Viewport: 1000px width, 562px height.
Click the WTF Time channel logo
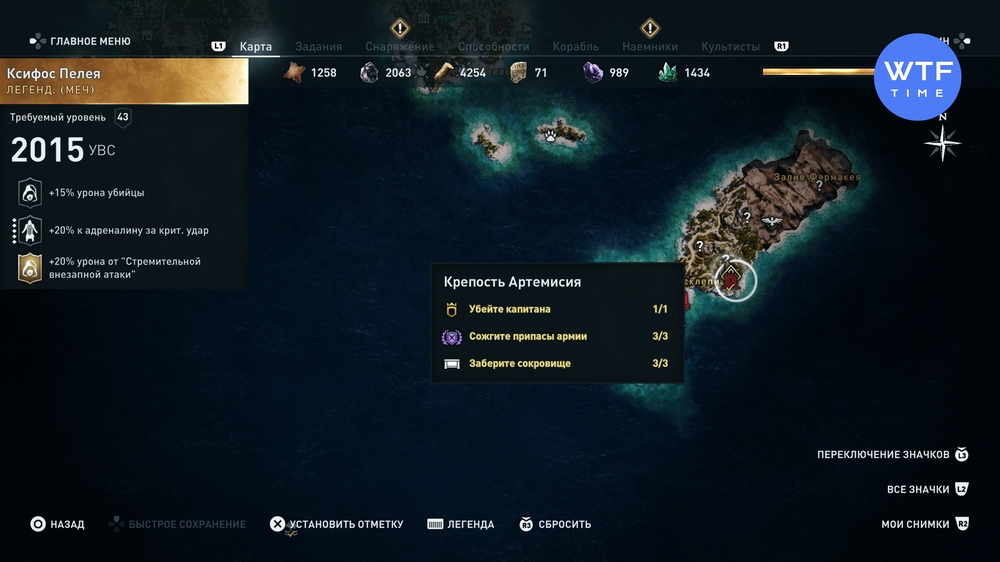917,77
